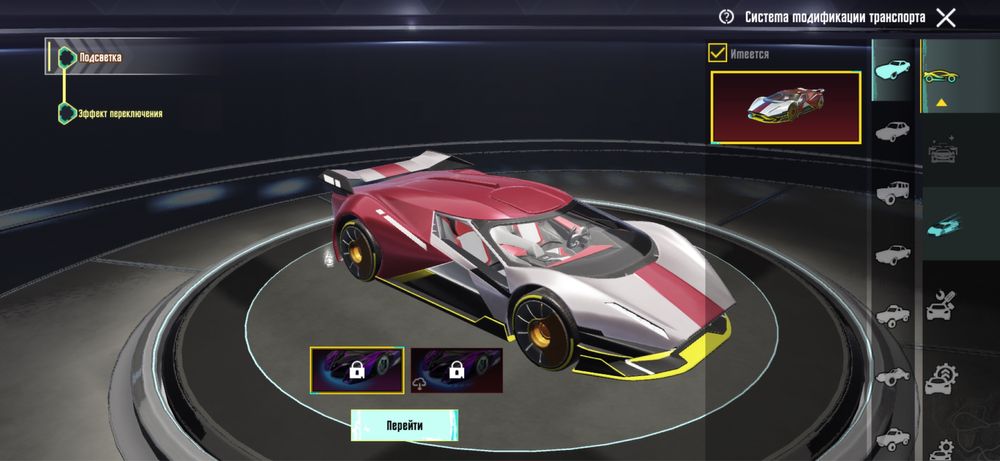Select the Подсветка option
The image size is (1000, 461).
(100, 58)
